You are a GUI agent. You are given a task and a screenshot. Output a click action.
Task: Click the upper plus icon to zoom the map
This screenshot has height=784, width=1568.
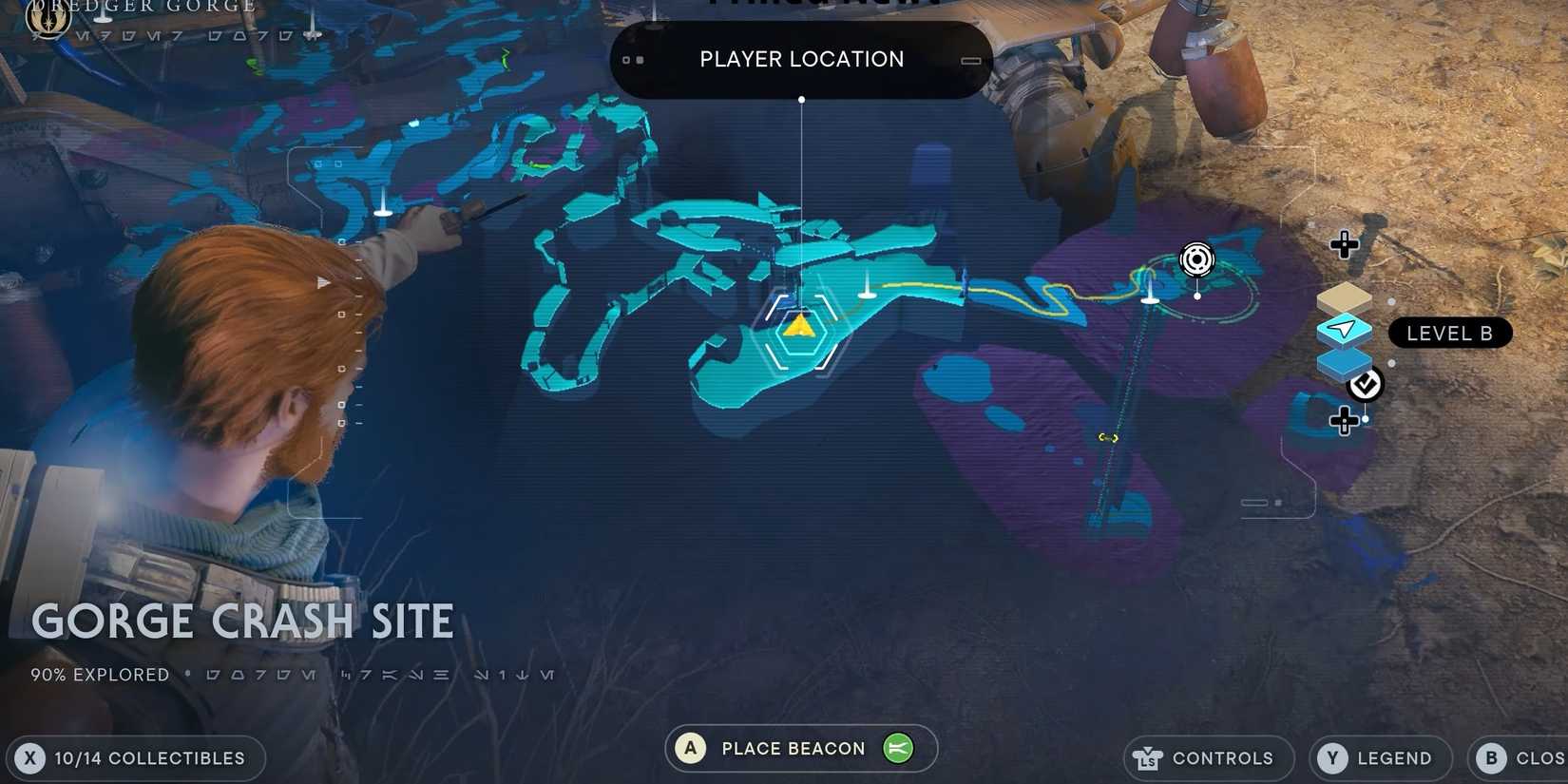tap(1344, 244)
